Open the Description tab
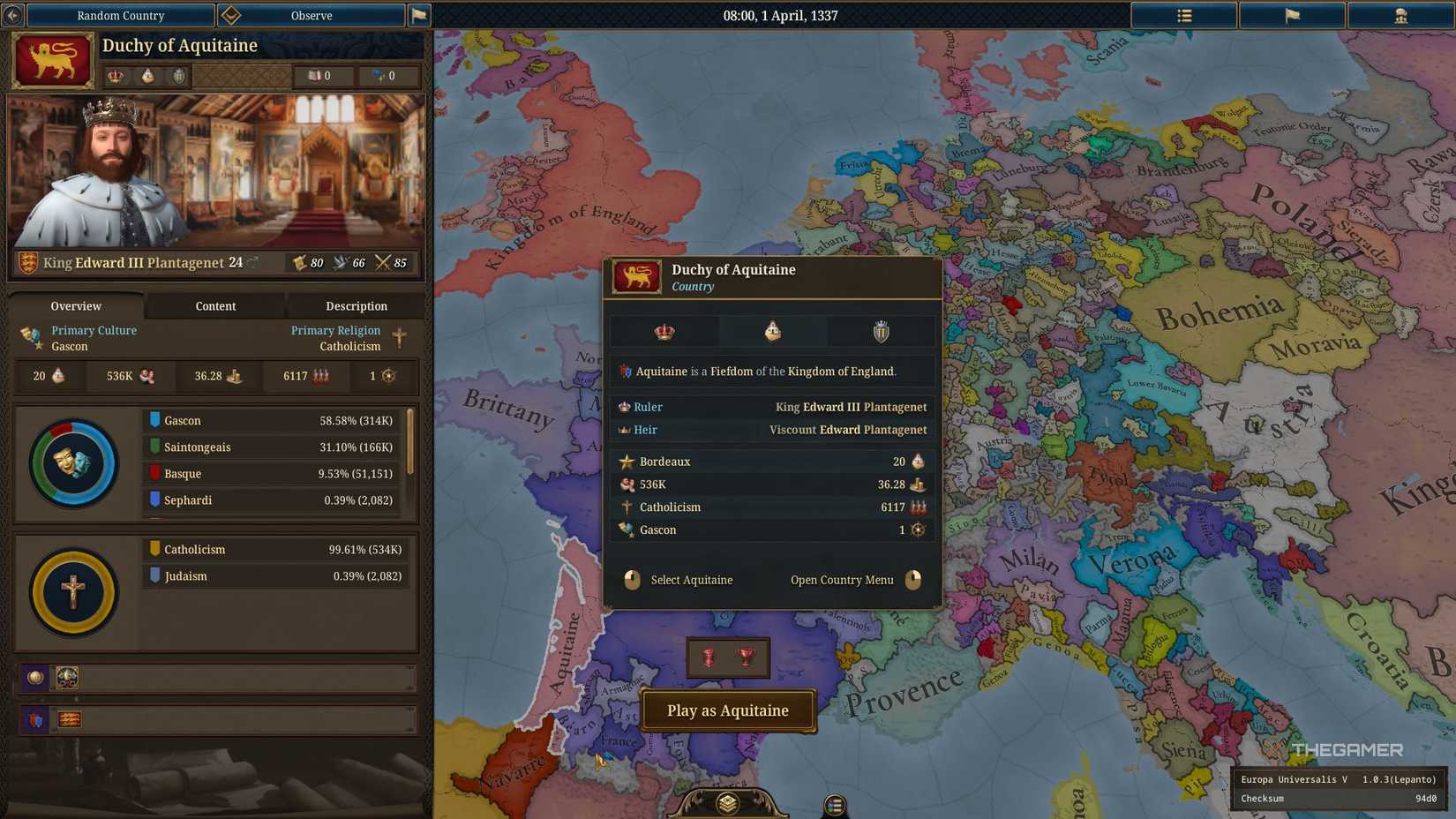The image size is (1456, 819). point(356,306)
